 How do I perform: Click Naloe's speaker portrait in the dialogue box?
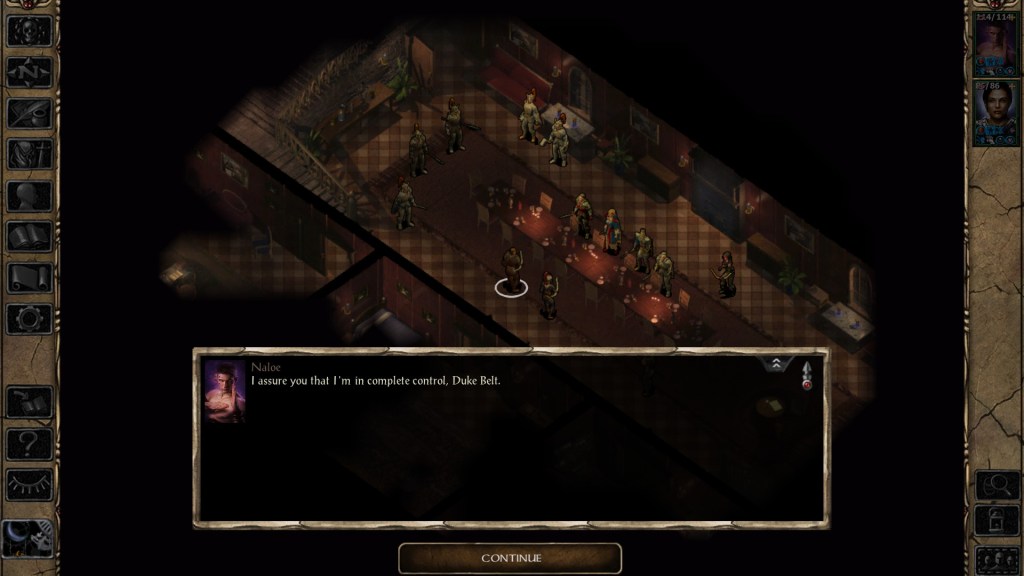[x=224, y=391]
